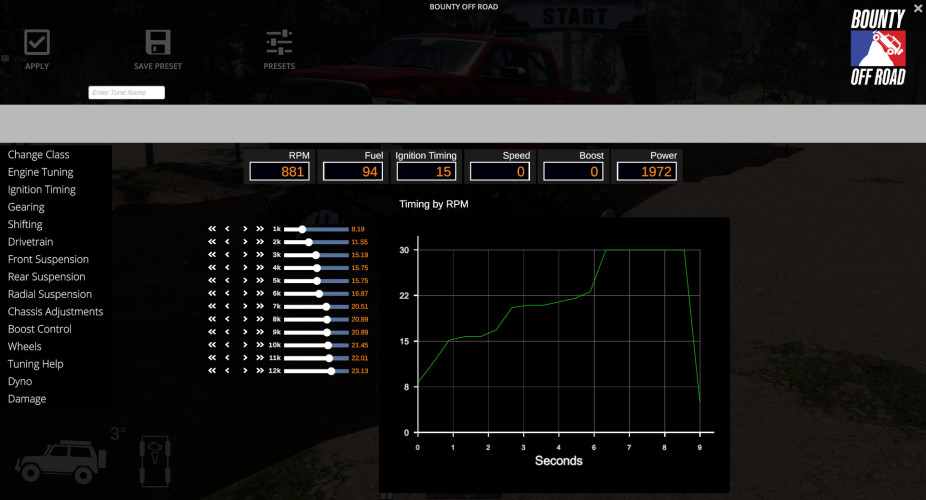Select the Ignition Timing section
Viewport: 926px width, 500px height.
[x=42, y=190]
